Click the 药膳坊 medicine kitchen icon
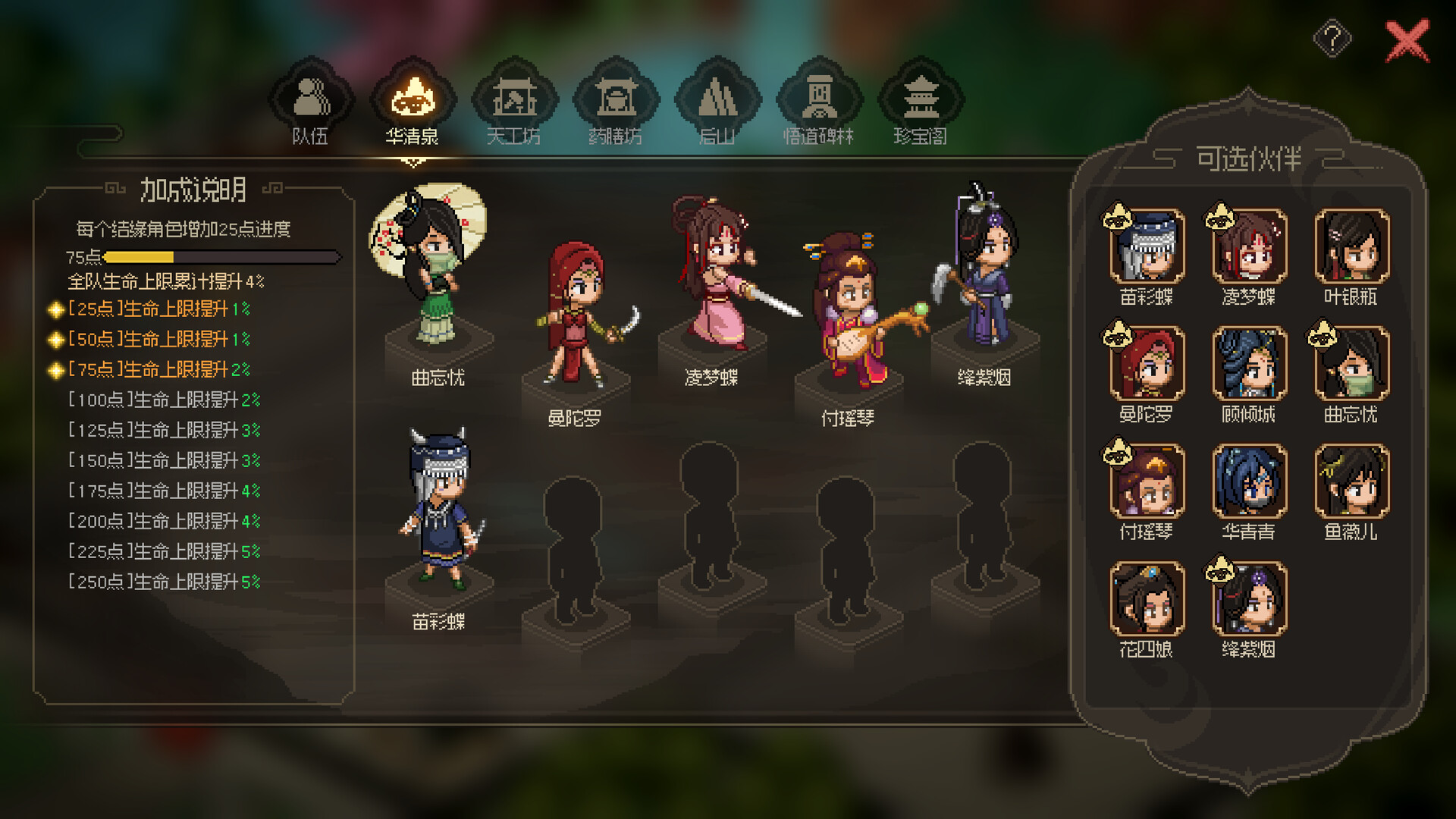1456x819 pixels. click(x=618, y=99)
